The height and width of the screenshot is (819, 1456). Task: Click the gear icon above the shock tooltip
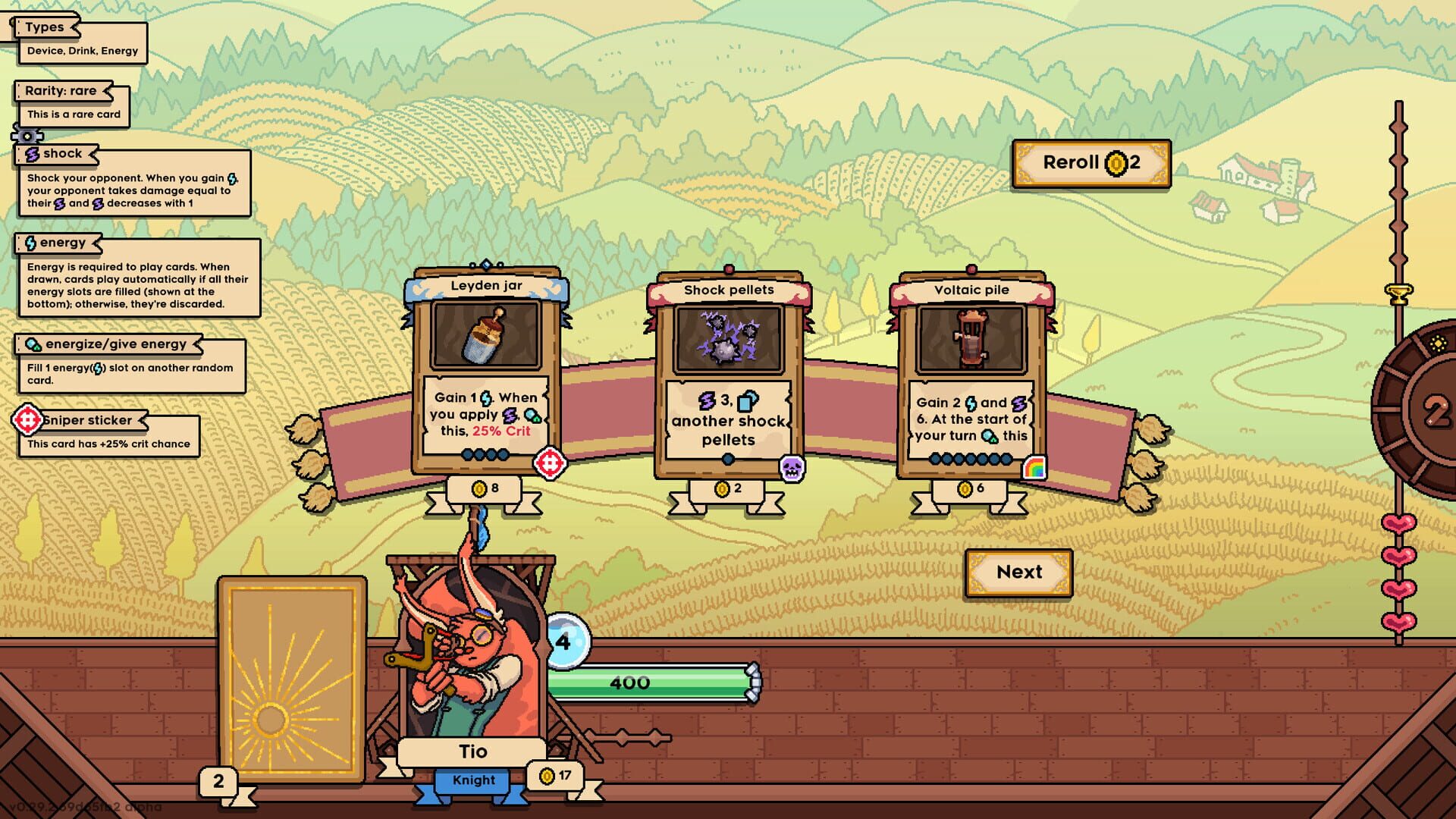pos(27,134)
